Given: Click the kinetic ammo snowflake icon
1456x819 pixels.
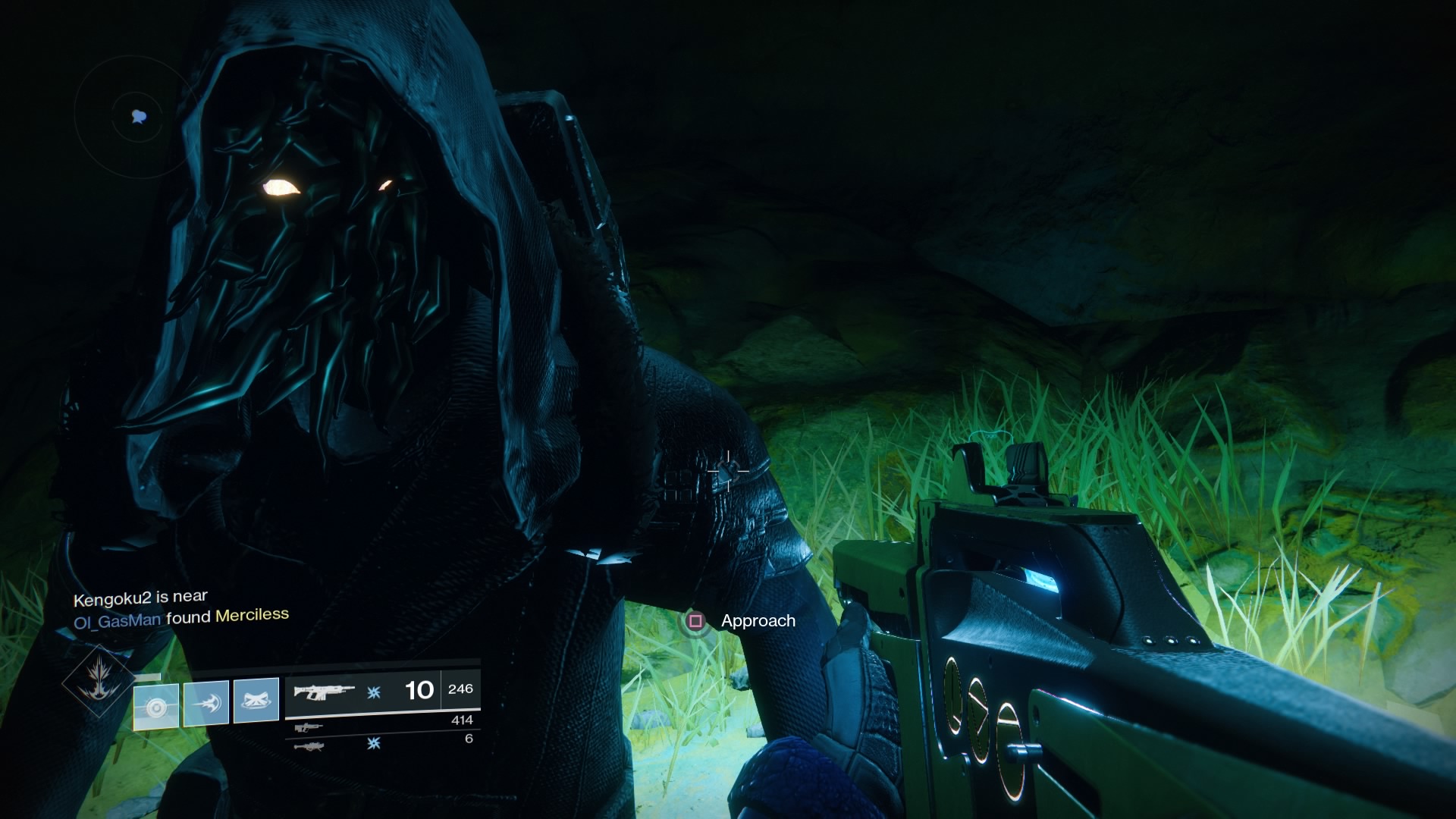Looking at the screenshot, I should click(x=372, y=691).
